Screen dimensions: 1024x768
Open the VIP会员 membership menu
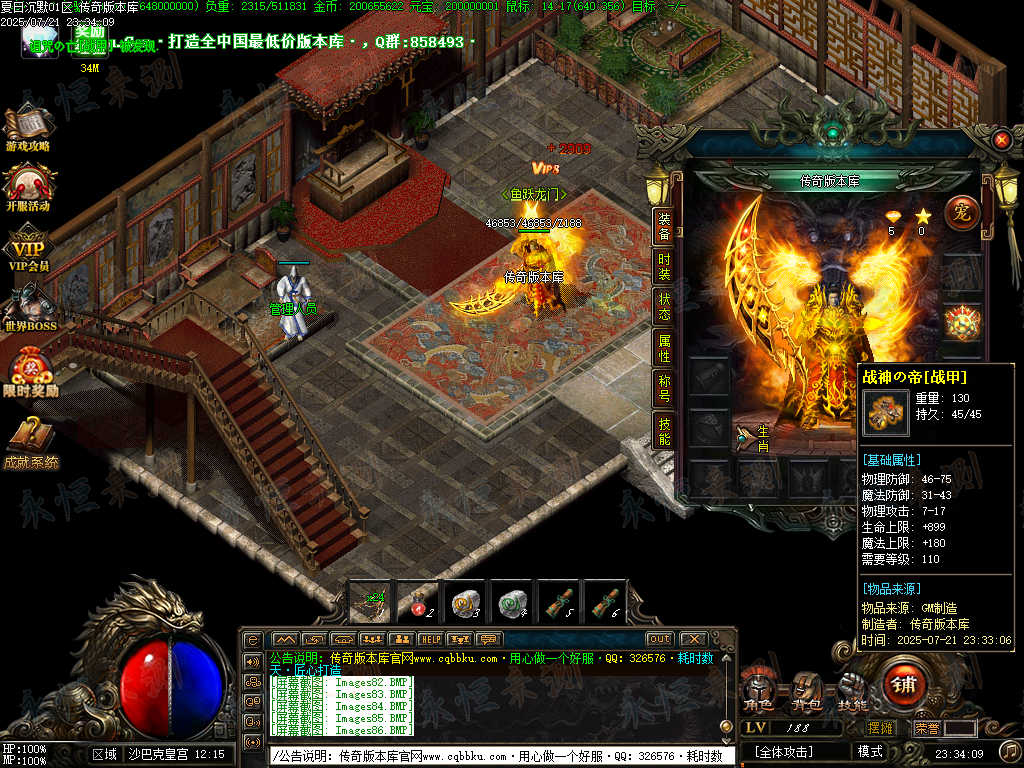(x=28, y=248)
